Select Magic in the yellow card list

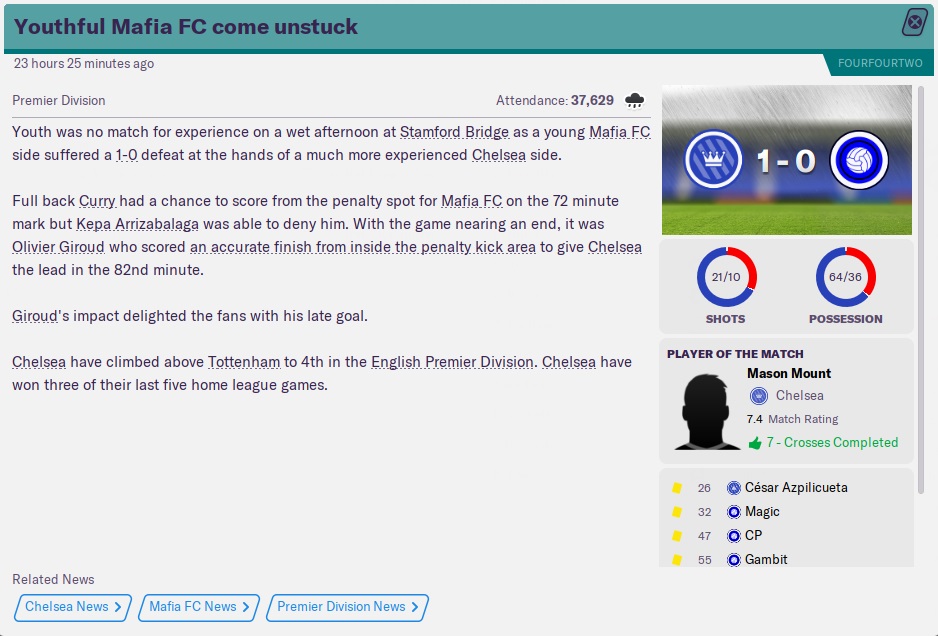click(762, 512)
